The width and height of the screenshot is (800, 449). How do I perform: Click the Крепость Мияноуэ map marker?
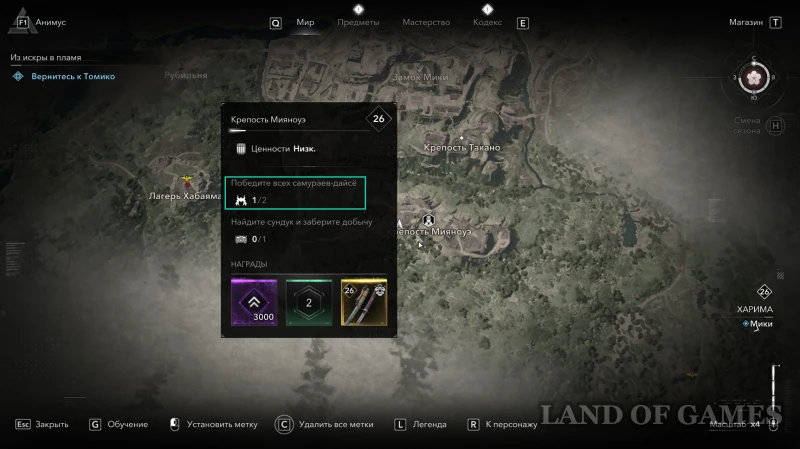(x=429, y=218)
